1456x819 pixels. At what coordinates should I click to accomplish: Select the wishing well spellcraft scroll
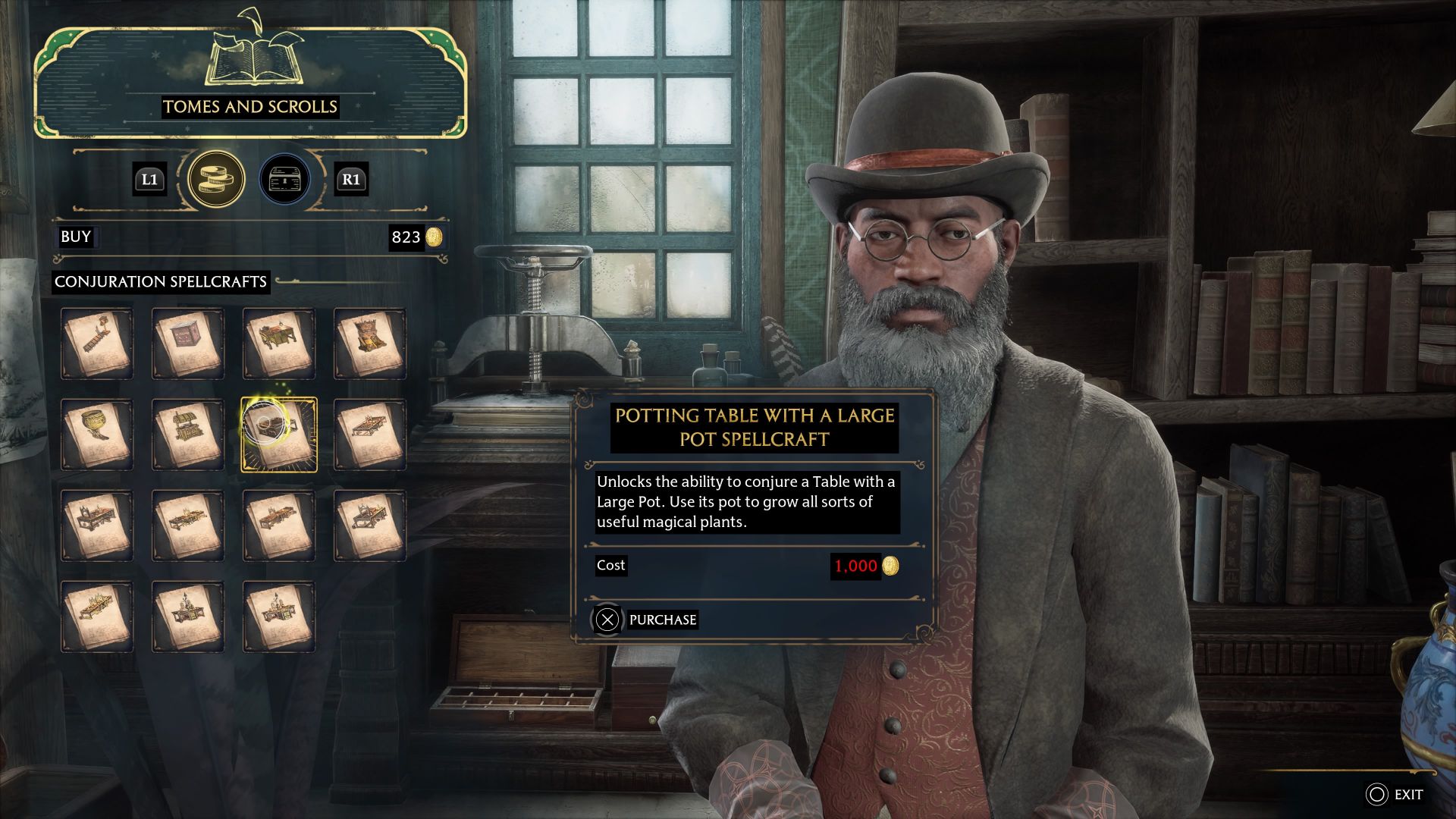[188, 434]
